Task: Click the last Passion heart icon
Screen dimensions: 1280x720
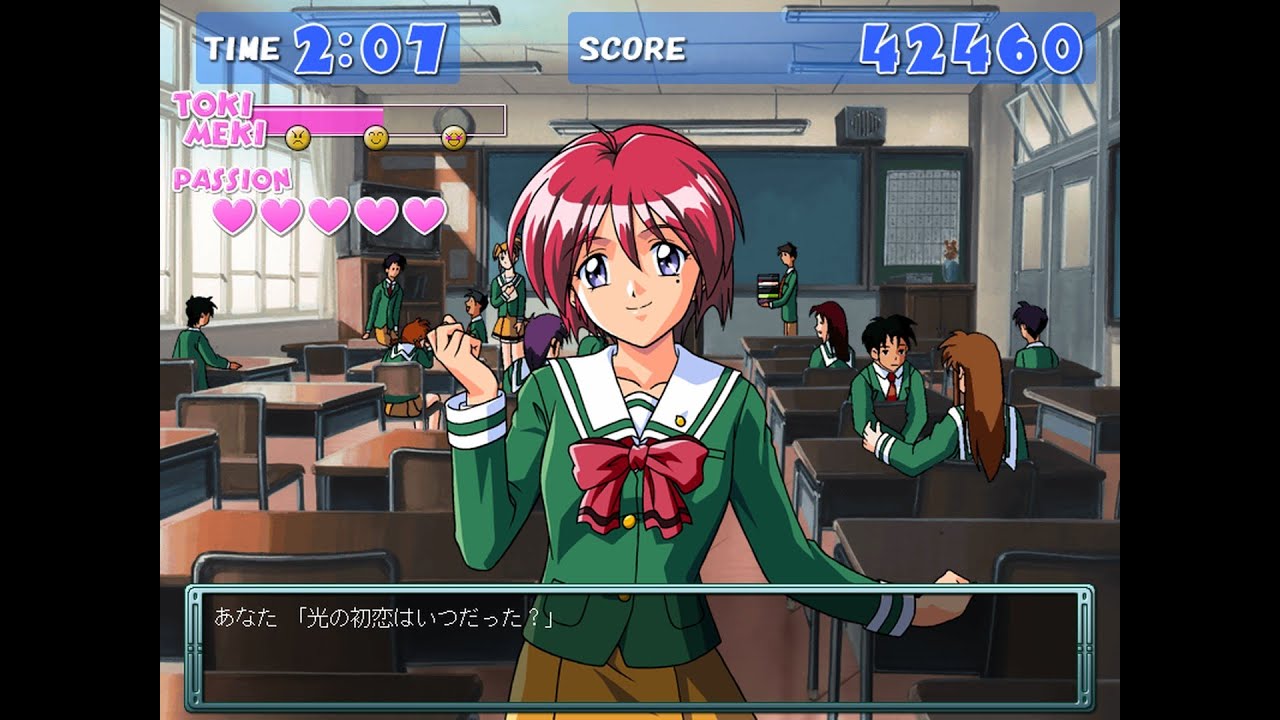Action: (427, 213)
